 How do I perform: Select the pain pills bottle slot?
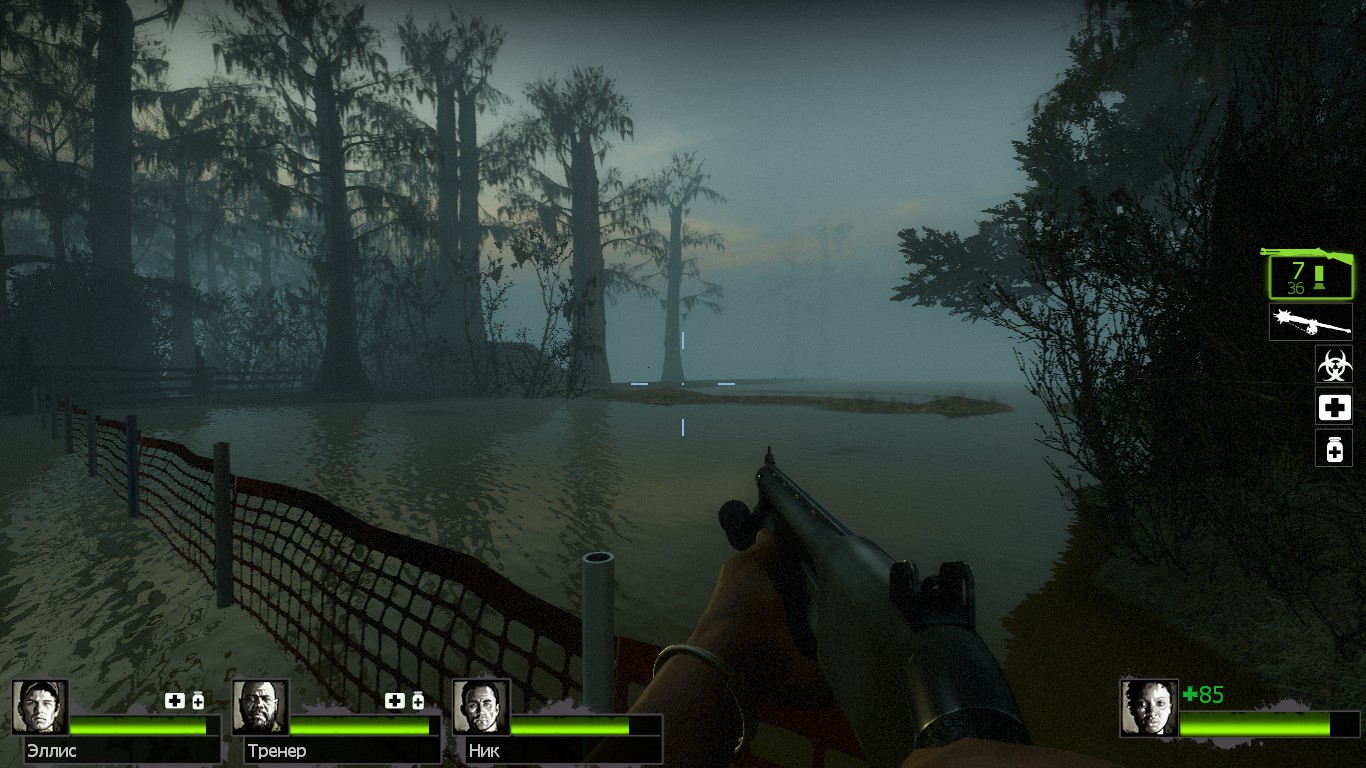[1333, 449]
